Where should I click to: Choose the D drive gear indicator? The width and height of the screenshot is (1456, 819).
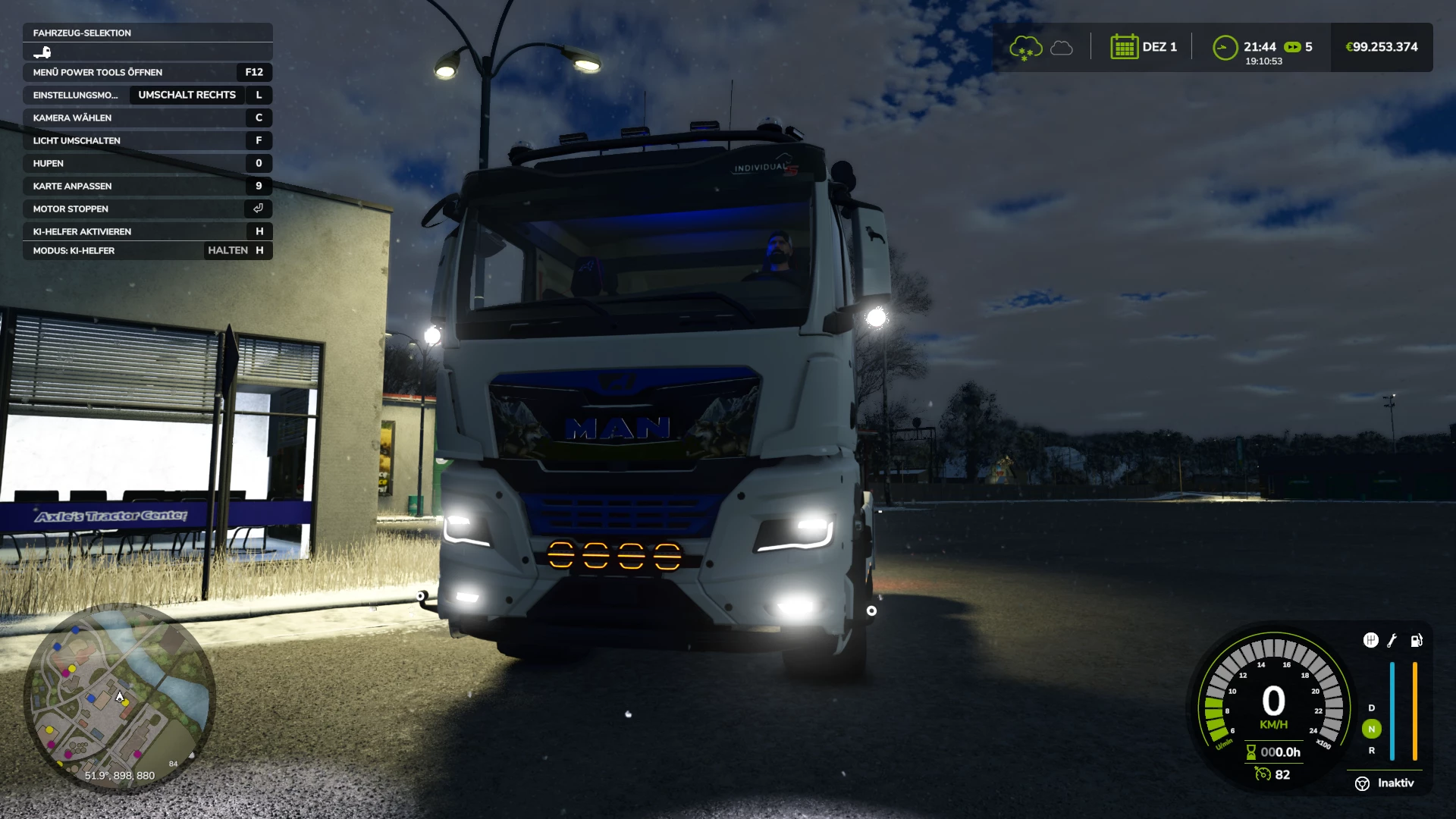pos(1371,708)
